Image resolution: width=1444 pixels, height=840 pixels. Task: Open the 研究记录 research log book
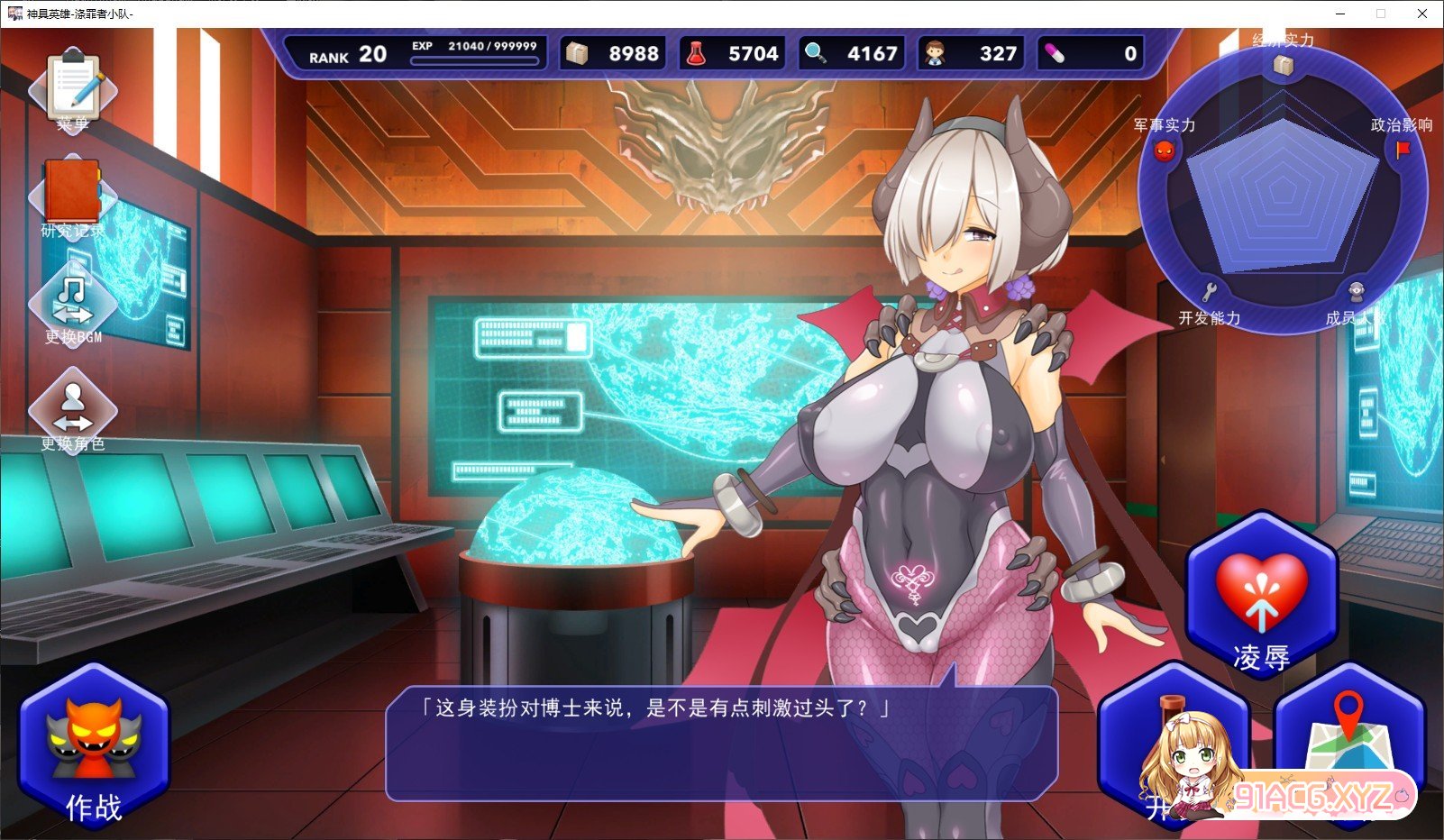tap(72, 196)
